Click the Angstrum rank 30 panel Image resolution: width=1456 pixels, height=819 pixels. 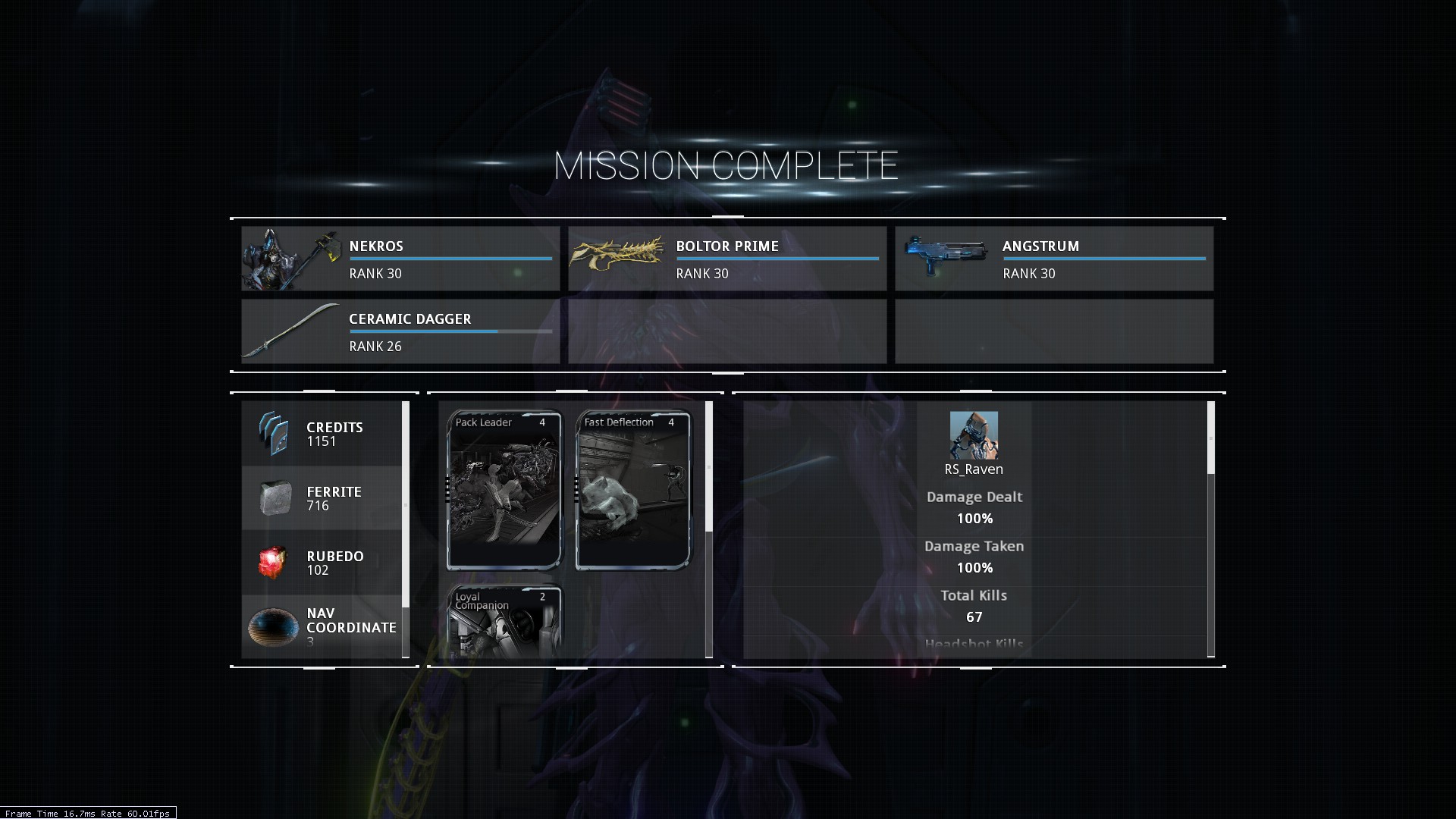[1054, 259]
